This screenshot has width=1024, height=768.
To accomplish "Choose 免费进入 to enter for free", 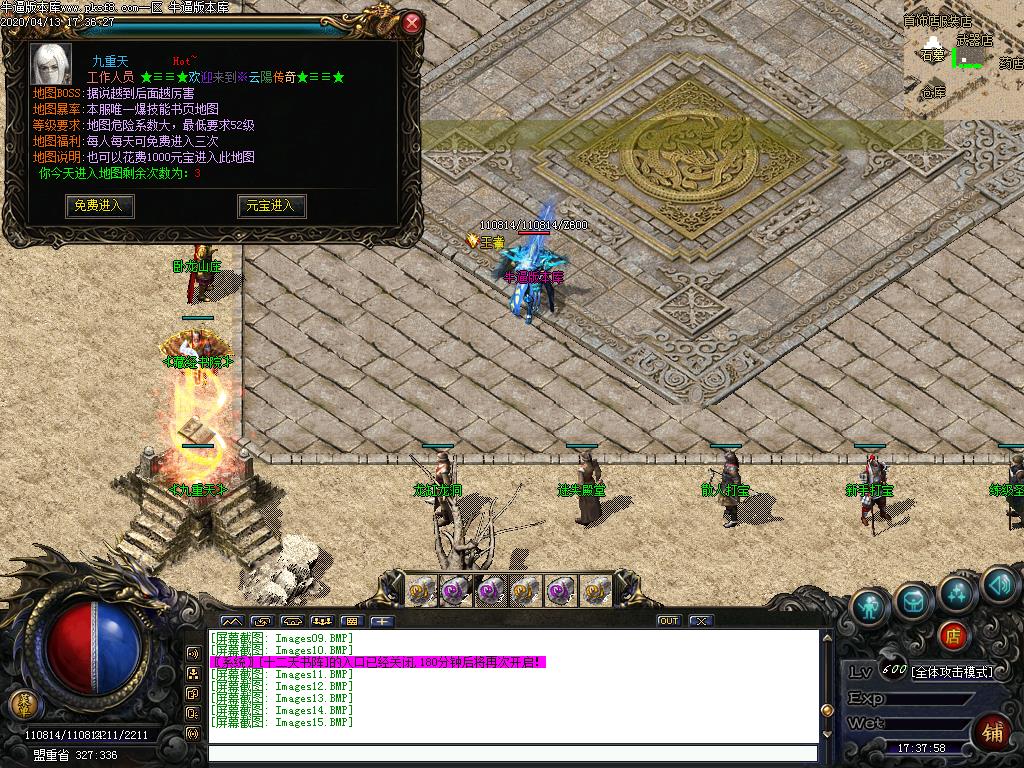I will (x=99, y=205).
